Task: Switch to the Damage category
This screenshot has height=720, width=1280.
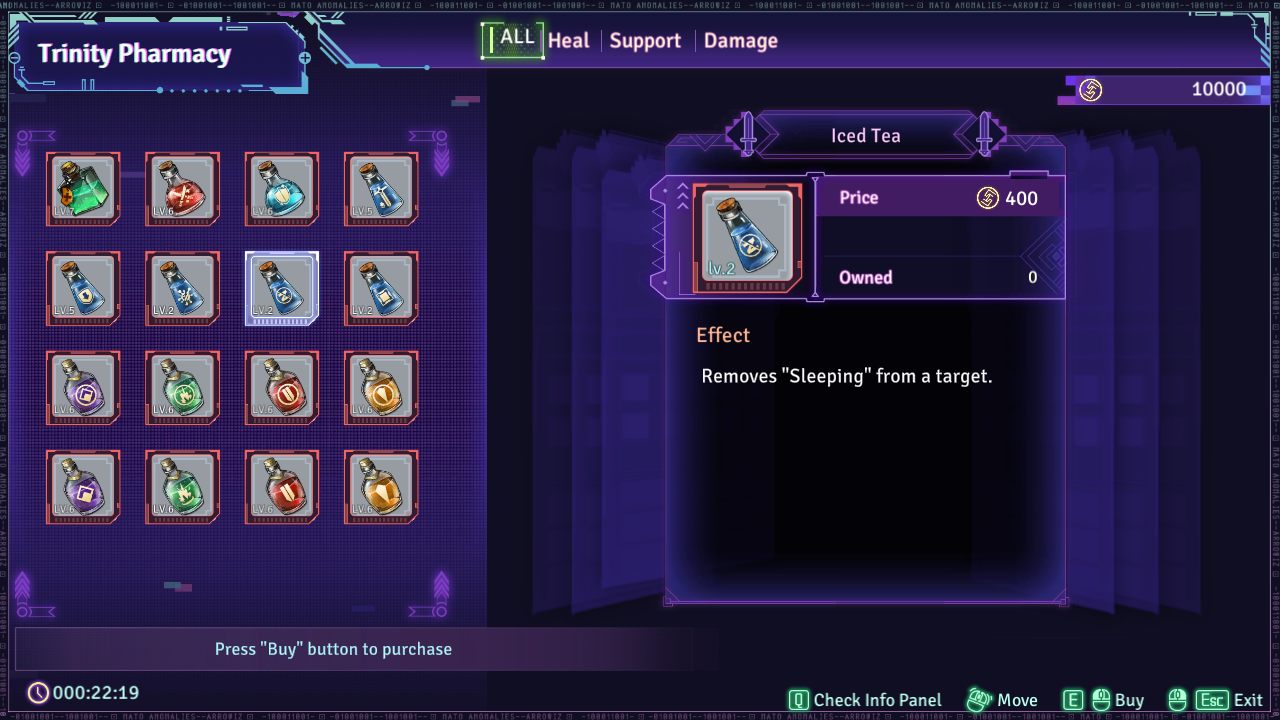Action: pos(741,41)
